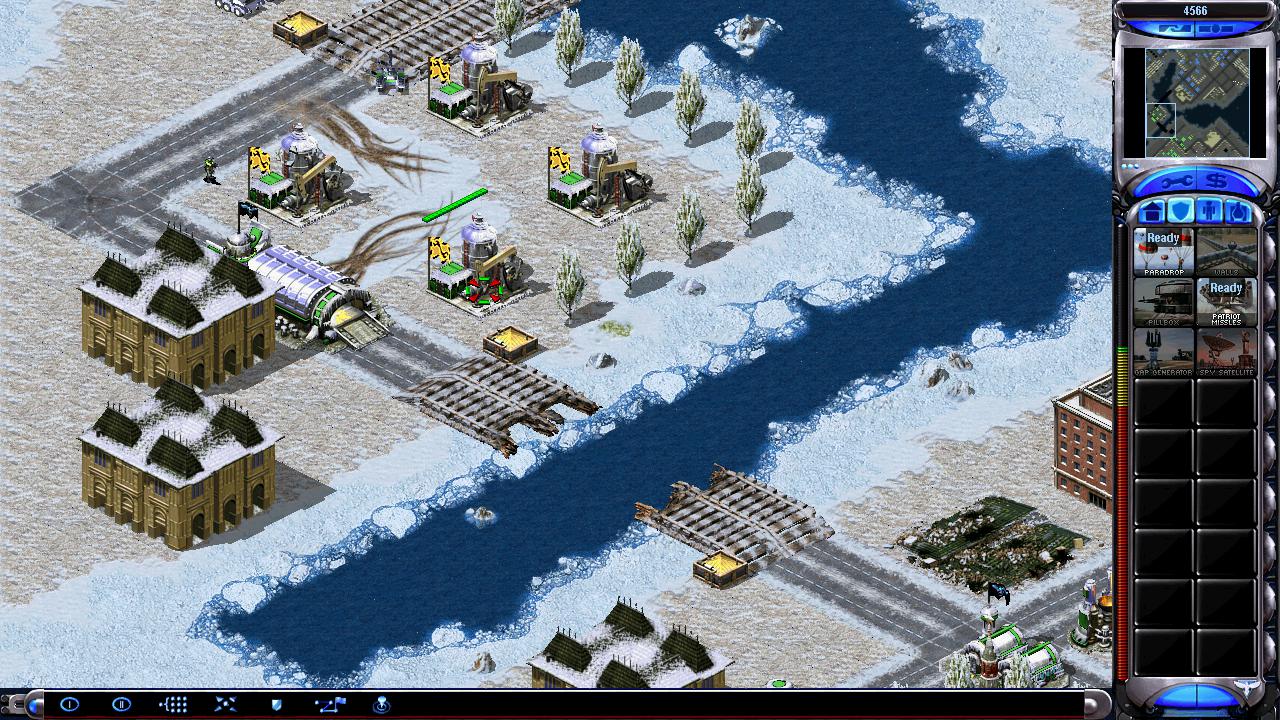The image size is (1280, 720).
Task: Select team II from the command bar
Action: pos(121,705)
